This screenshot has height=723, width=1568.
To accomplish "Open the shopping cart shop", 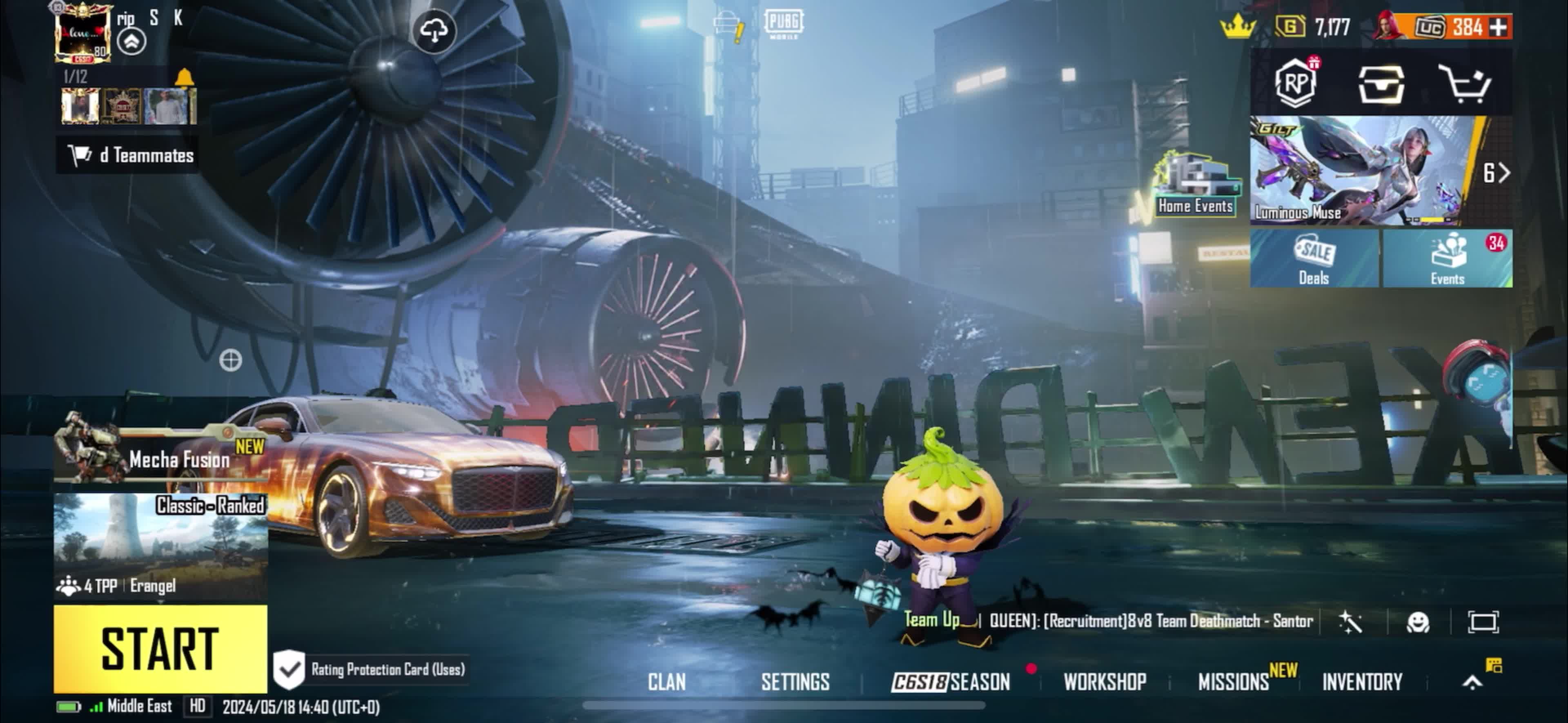I will tap(1465, 84).
